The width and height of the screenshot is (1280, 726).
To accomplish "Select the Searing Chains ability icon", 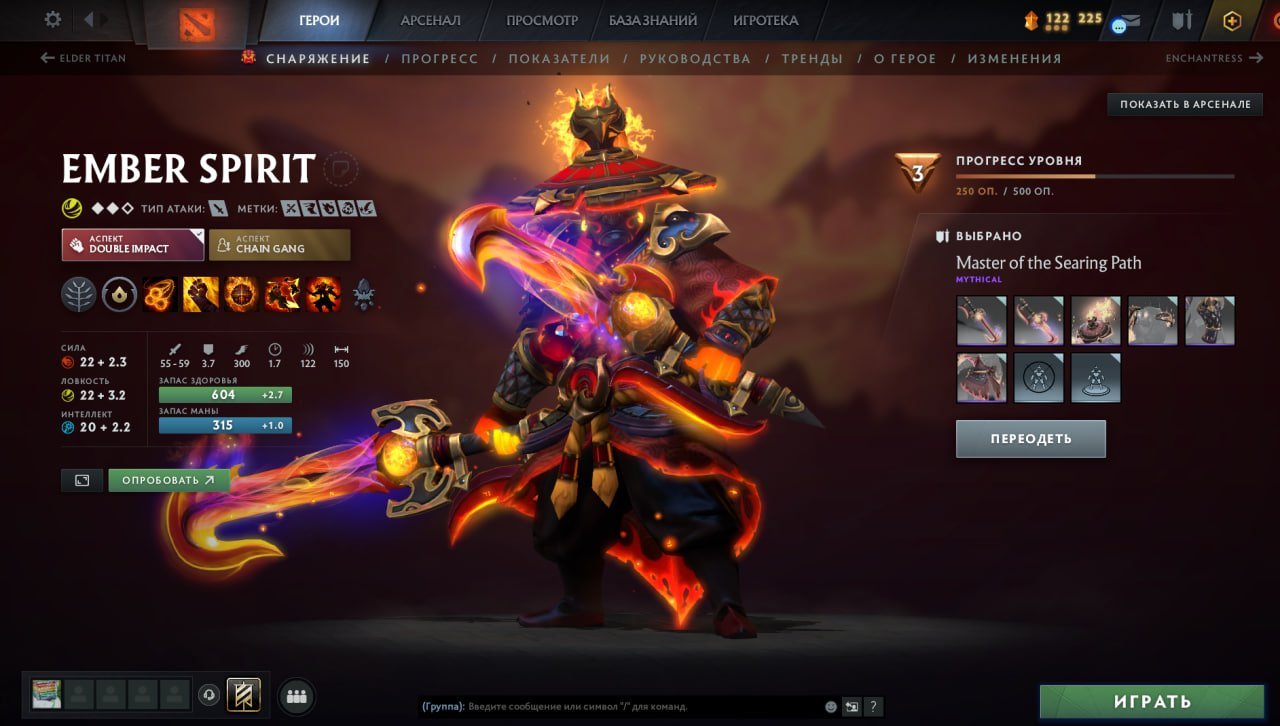I will (x=160, y=294).
